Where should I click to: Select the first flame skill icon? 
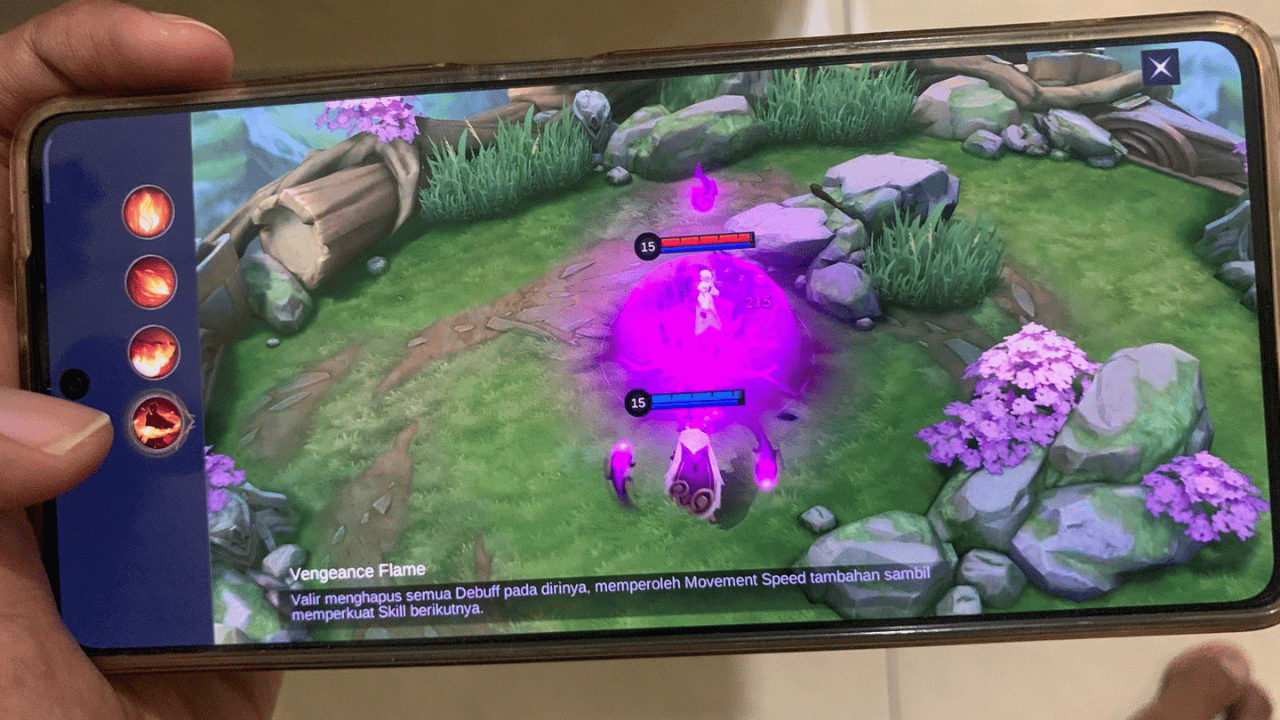click(x=148, y=212)
